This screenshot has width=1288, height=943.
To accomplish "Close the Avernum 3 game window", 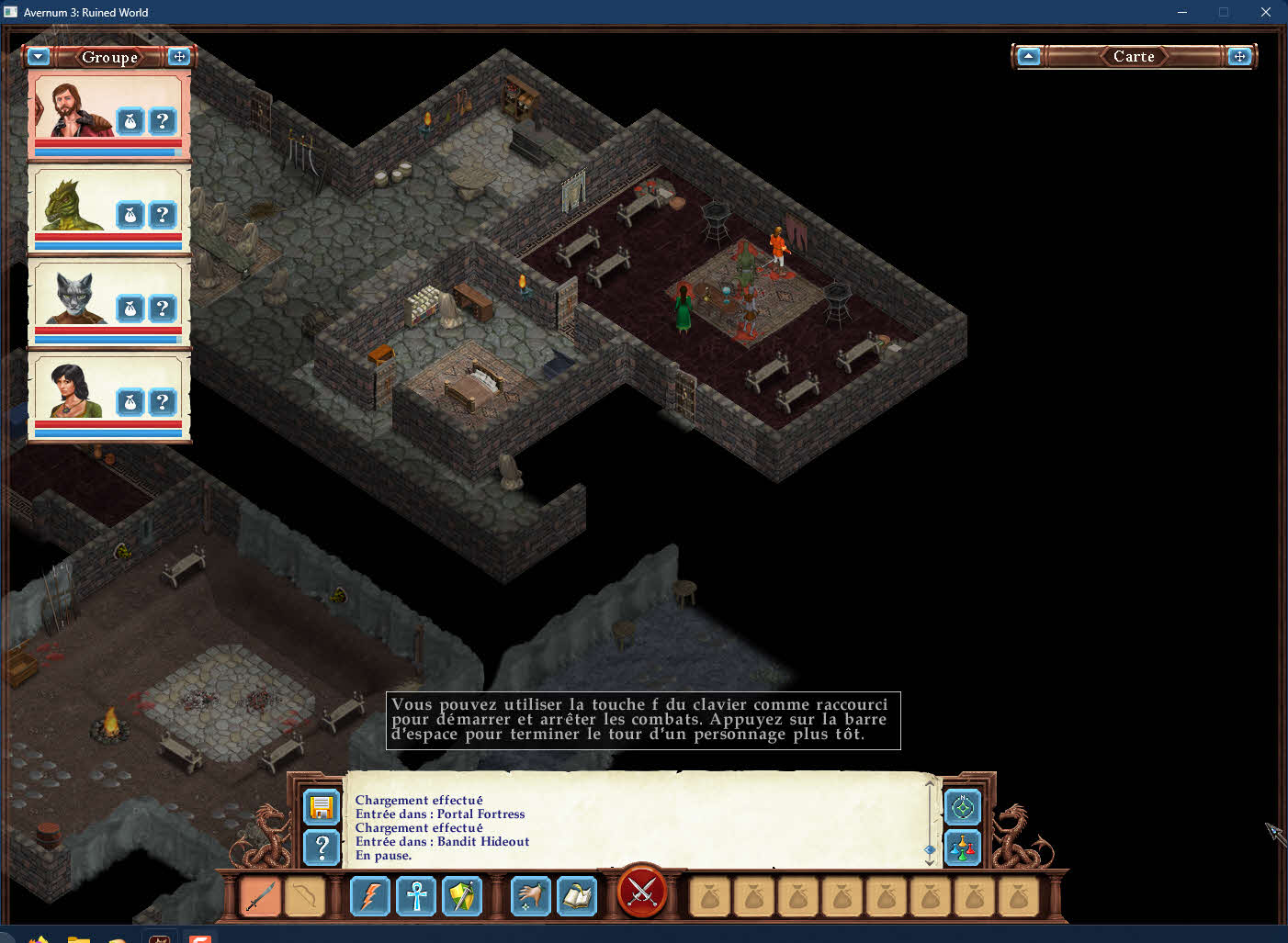I will pyautogui.click(x=1266, y=12).
